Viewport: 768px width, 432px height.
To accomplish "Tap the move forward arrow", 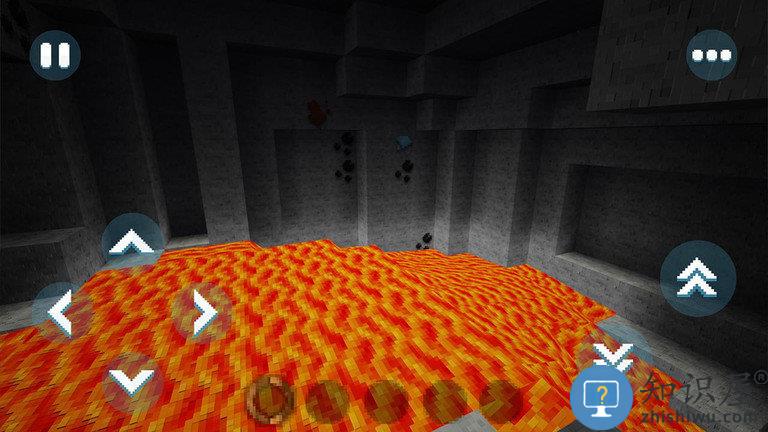I will point(132,243).
